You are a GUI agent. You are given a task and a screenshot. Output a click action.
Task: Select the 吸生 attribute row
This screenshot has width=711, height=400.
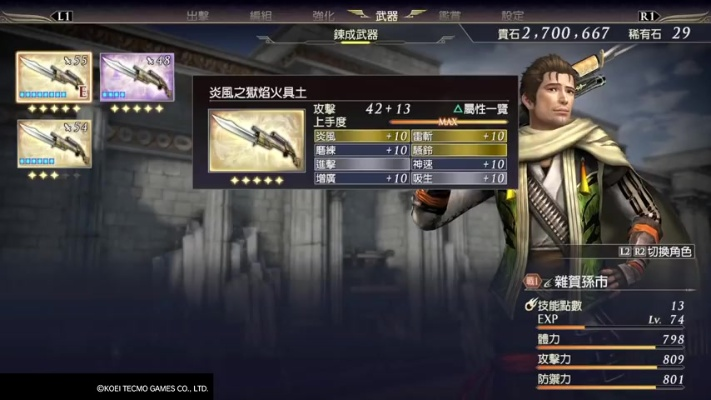pos(458,178)
